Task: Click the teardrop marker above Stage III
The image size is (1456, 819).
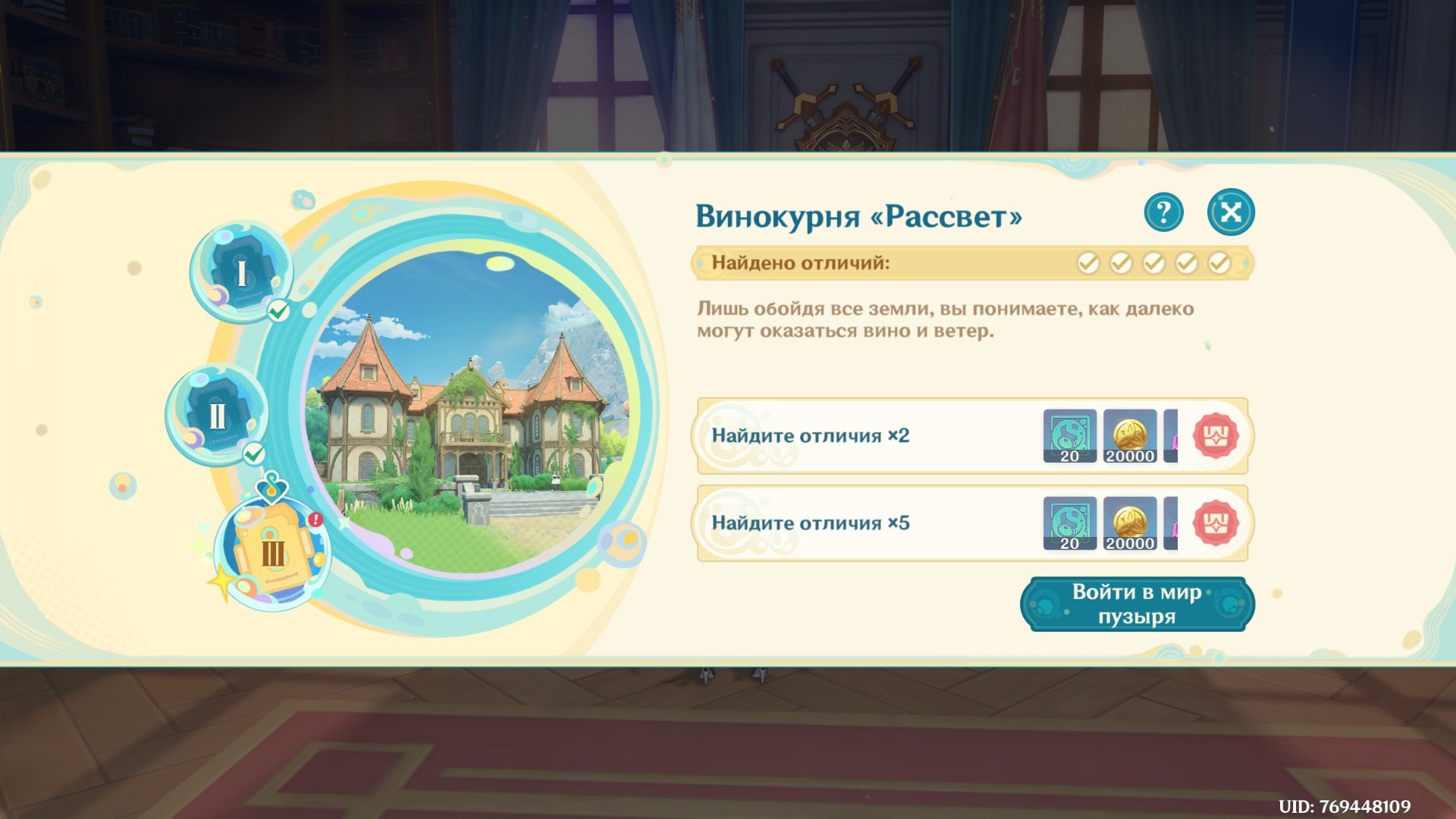Action: 271,488
